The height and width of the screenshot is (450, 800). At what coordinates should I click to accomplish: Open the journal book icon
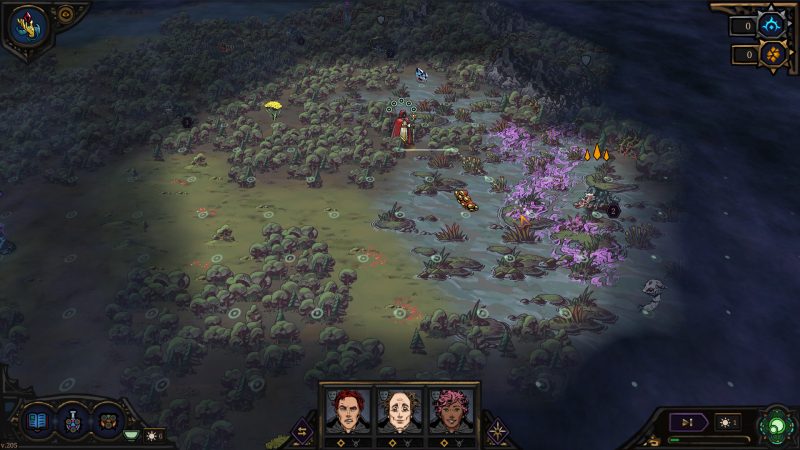[38, 420]
